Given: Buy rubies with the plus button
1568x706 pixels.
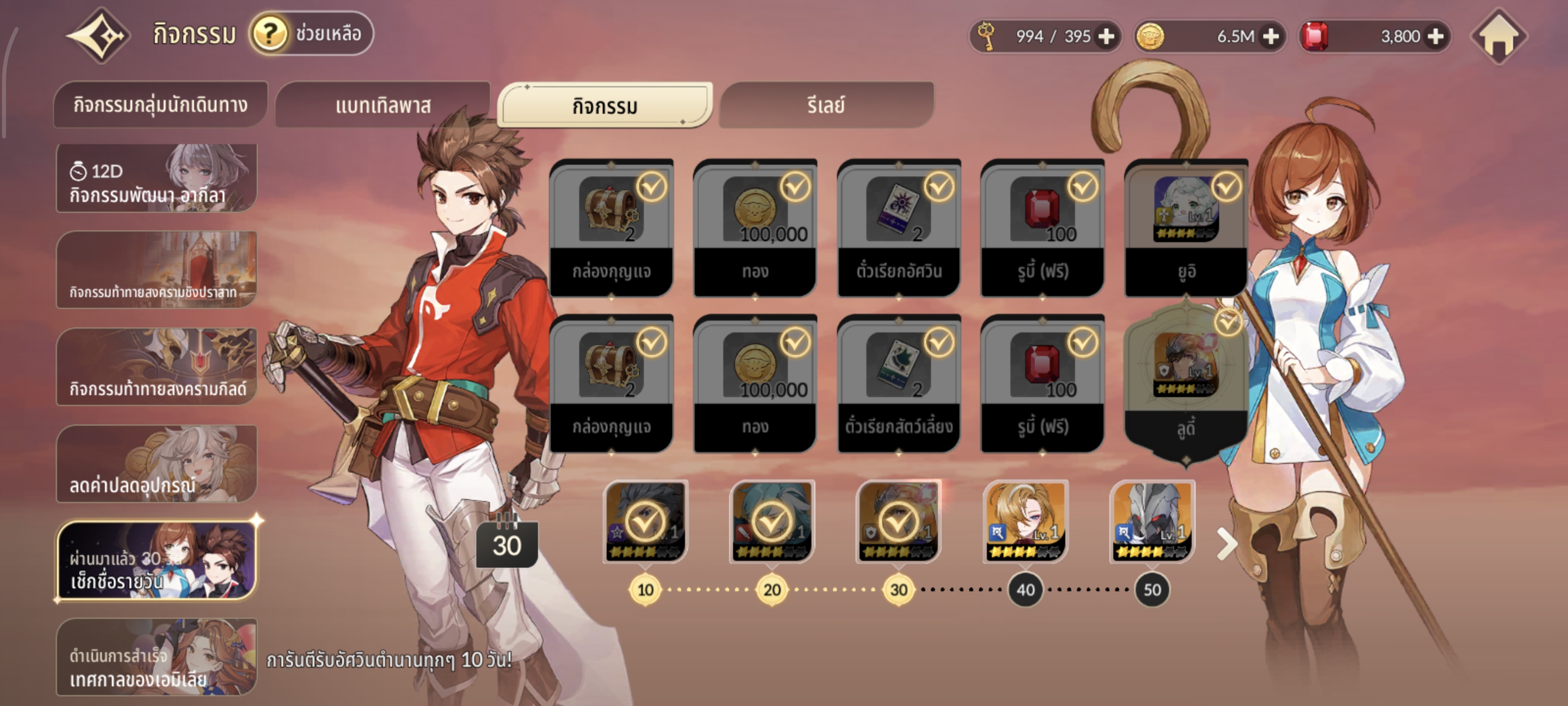Looking at the screenshot, I should (x=1435, y=37).
